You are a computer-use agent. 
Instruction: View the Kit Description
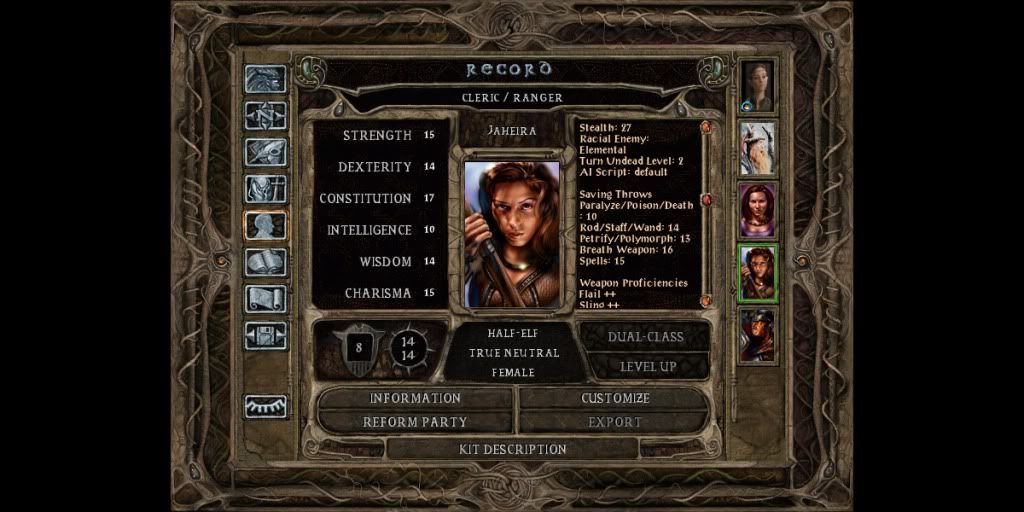point(512,449)
